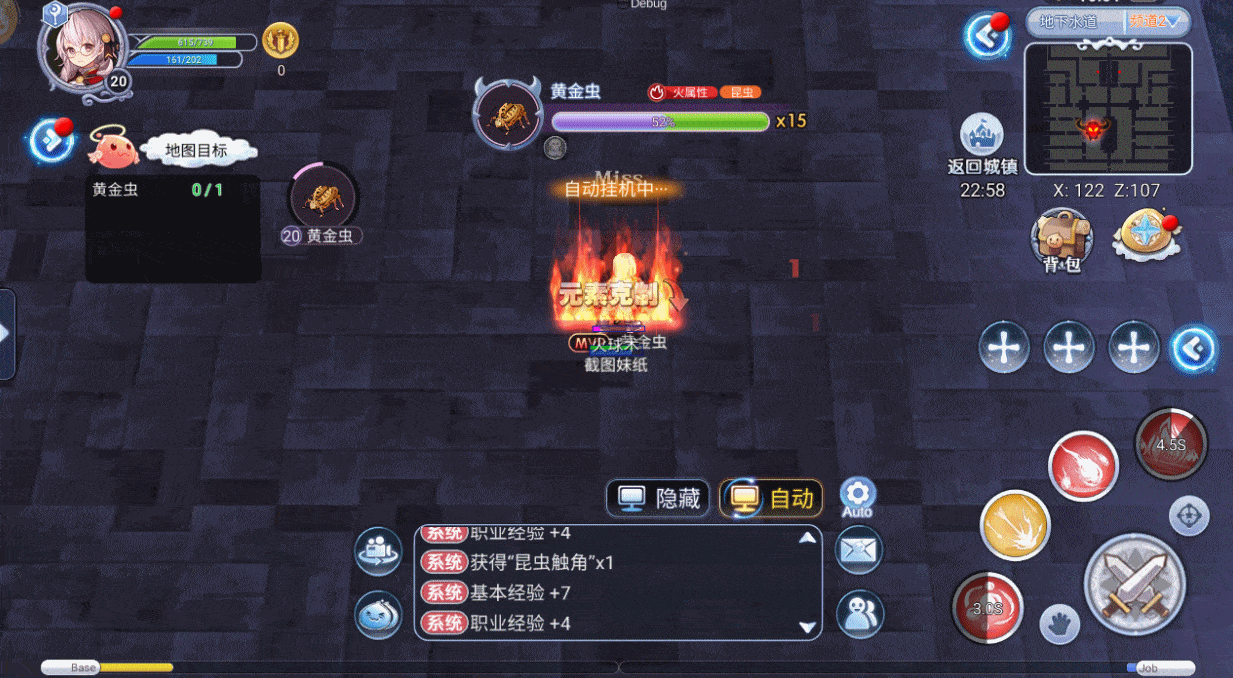Open the 地图目标 map objective tracker
This screenshot has height=678, width=1233.
click(196, 150)
